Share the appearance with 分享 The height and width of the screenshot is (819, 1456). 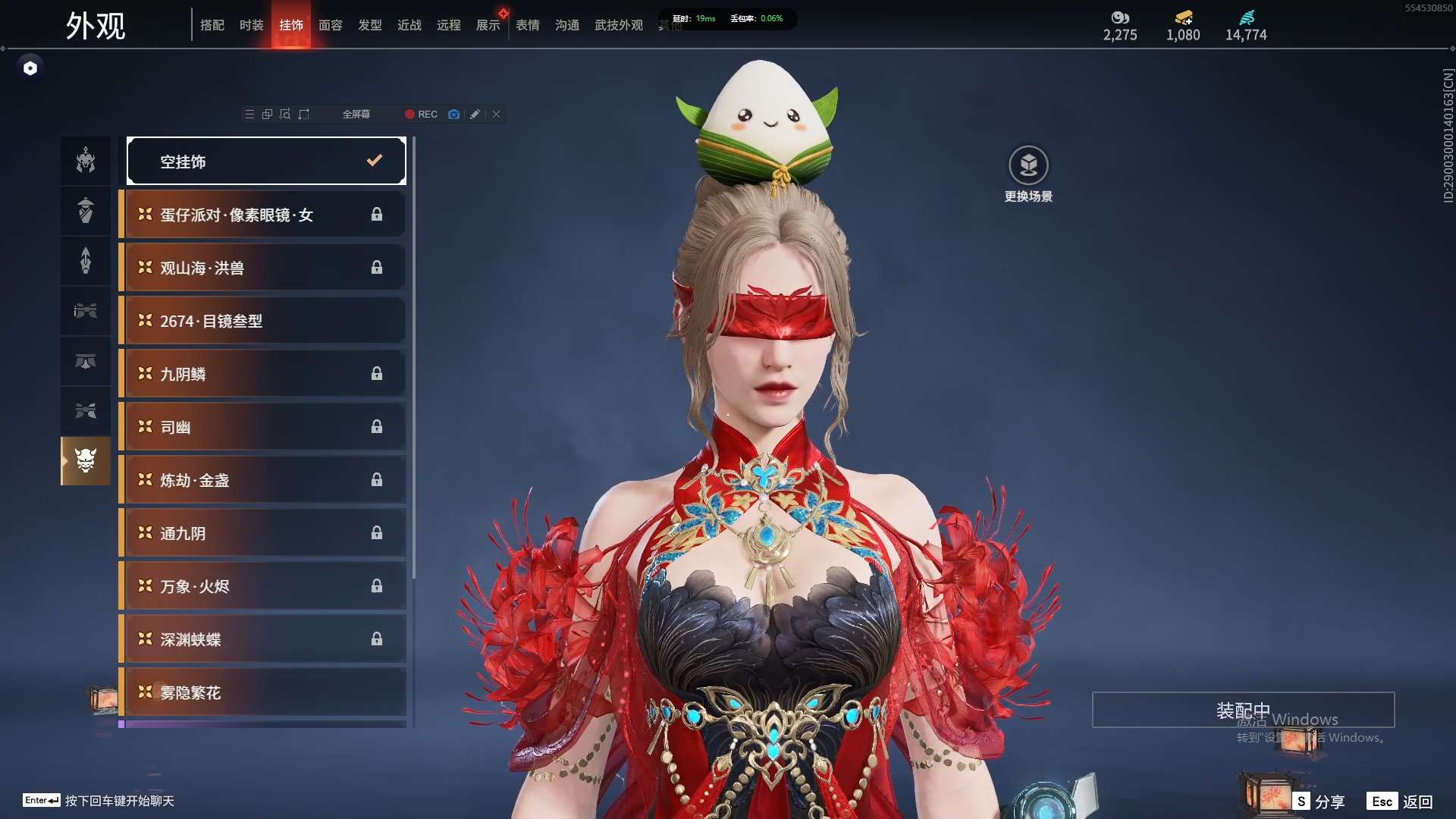[x=1319, y=802]
